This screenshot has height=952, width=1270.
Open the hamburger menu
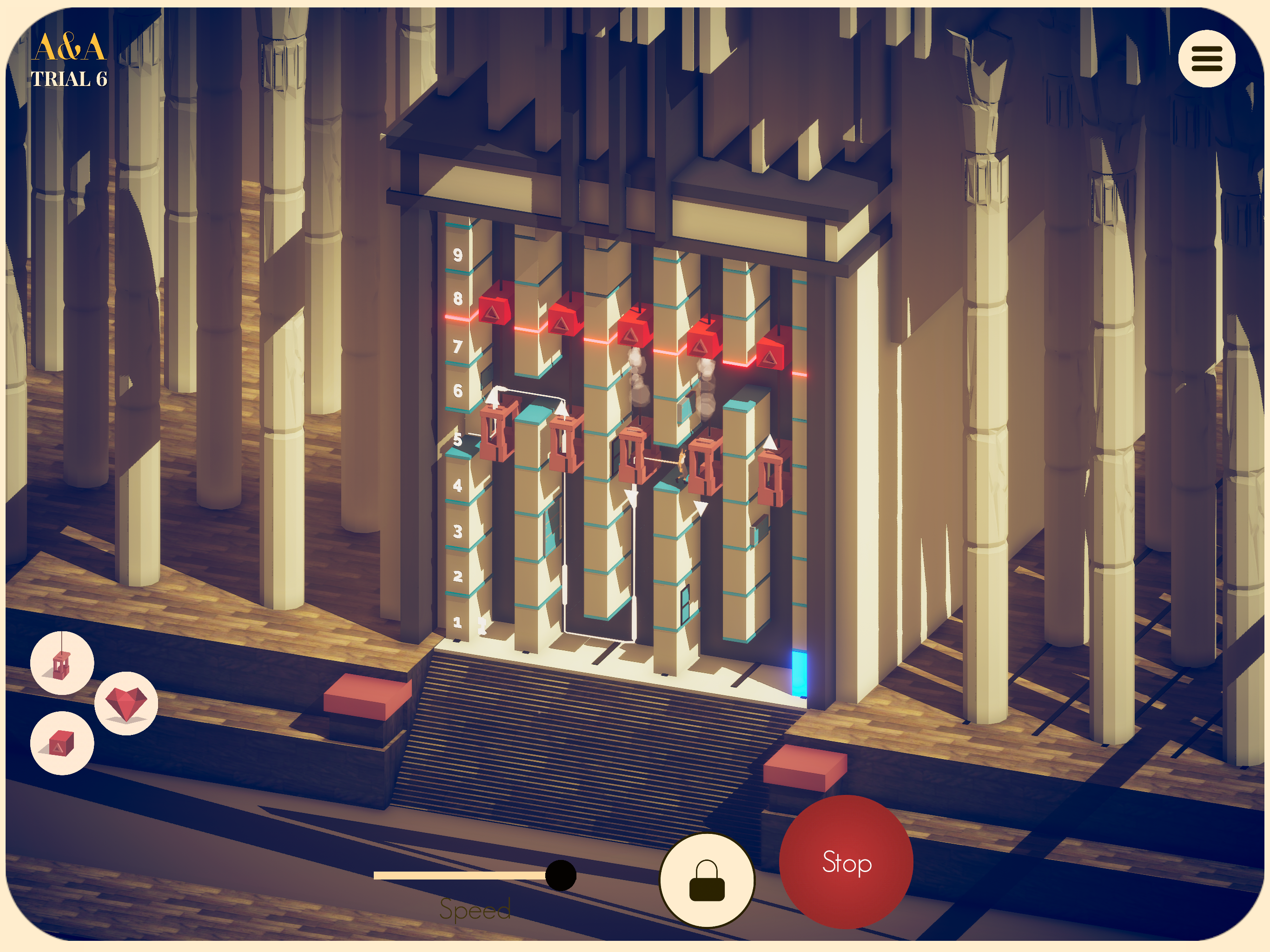pyautogui.click(x=1206, y=59)
